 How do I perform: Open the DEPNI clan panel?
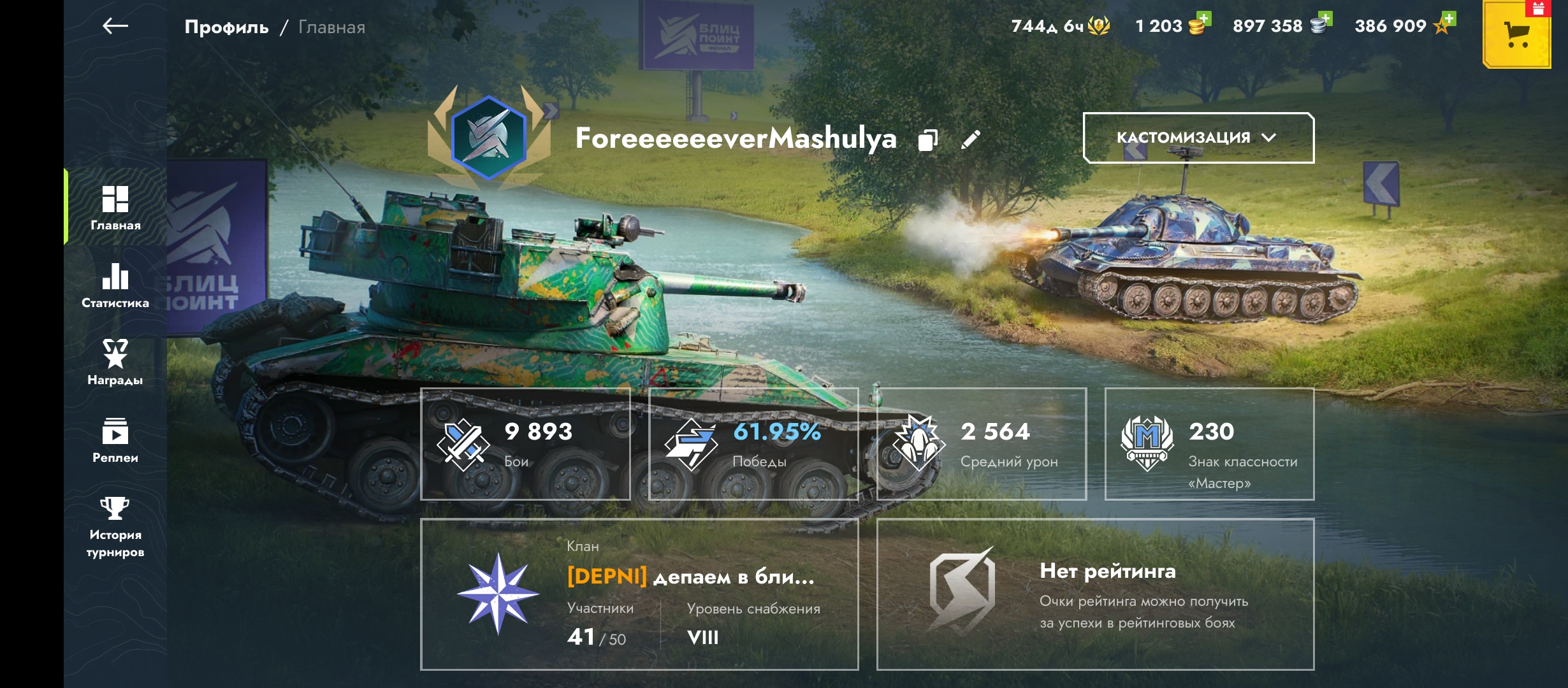639,594
